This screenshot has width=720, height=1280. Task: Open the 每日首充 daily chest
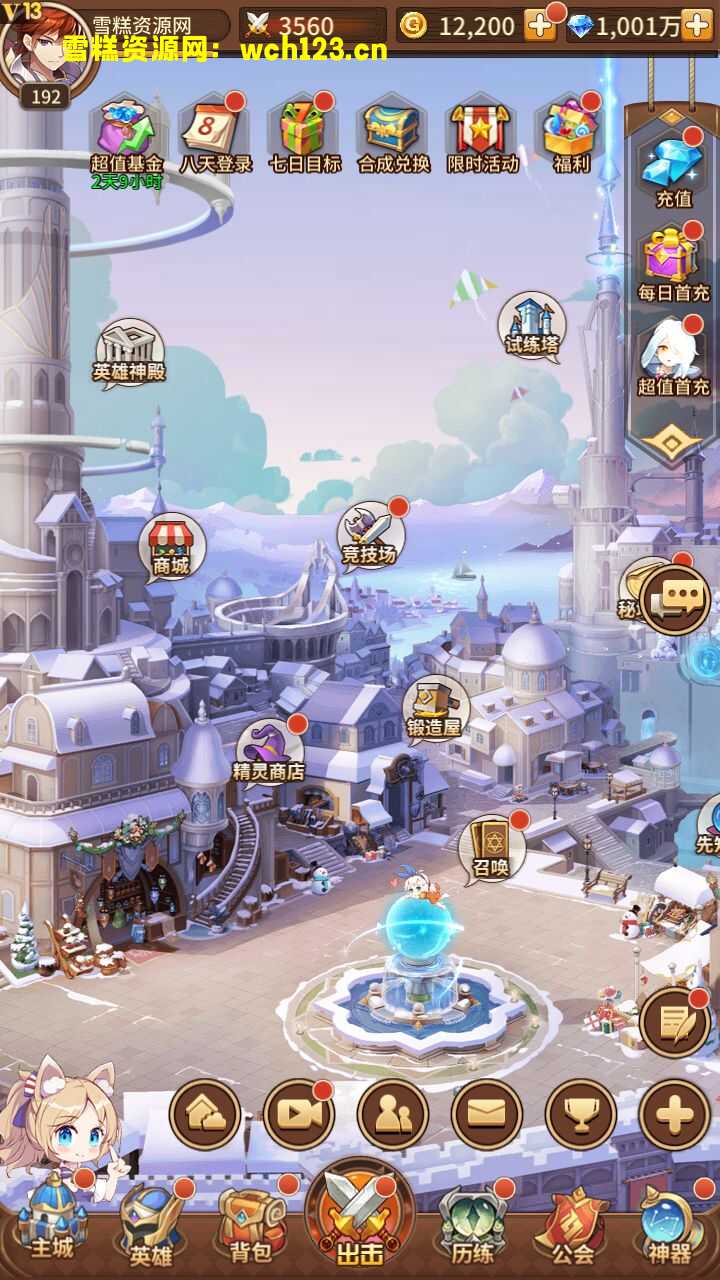click(x=673, y=262)
